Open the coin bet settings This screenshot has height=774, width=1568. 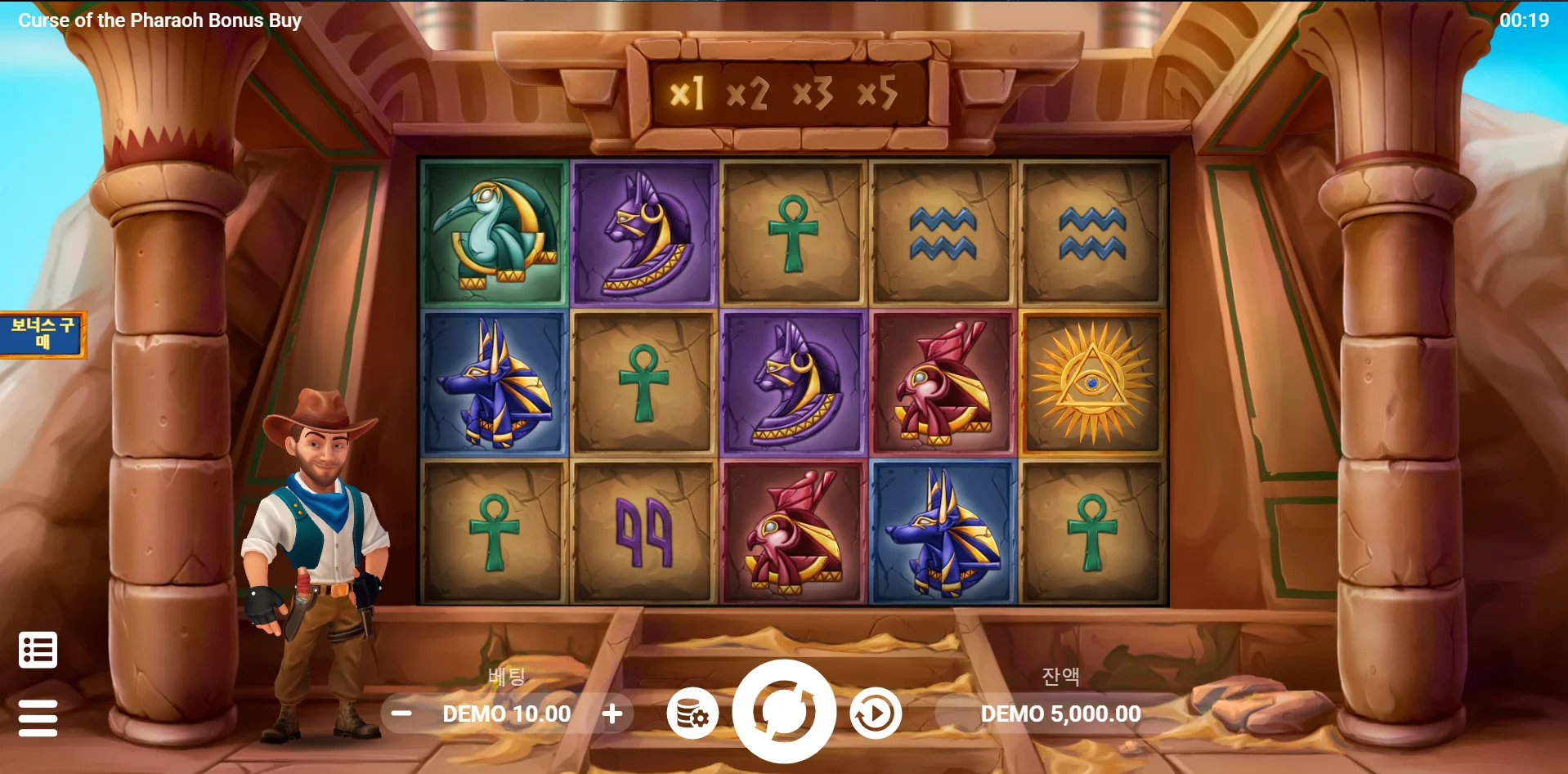click(x=692, y=714)
